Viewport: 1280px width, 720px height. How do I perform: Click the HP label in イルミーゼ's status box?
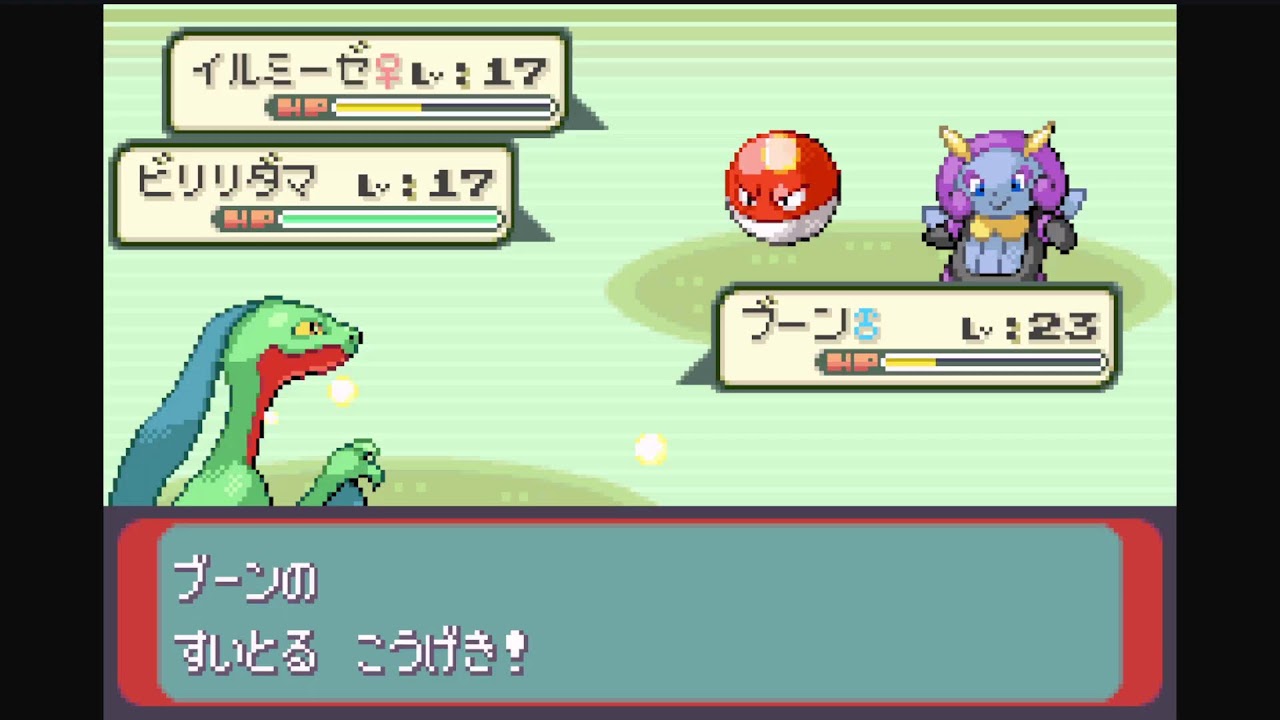[303, 107]
